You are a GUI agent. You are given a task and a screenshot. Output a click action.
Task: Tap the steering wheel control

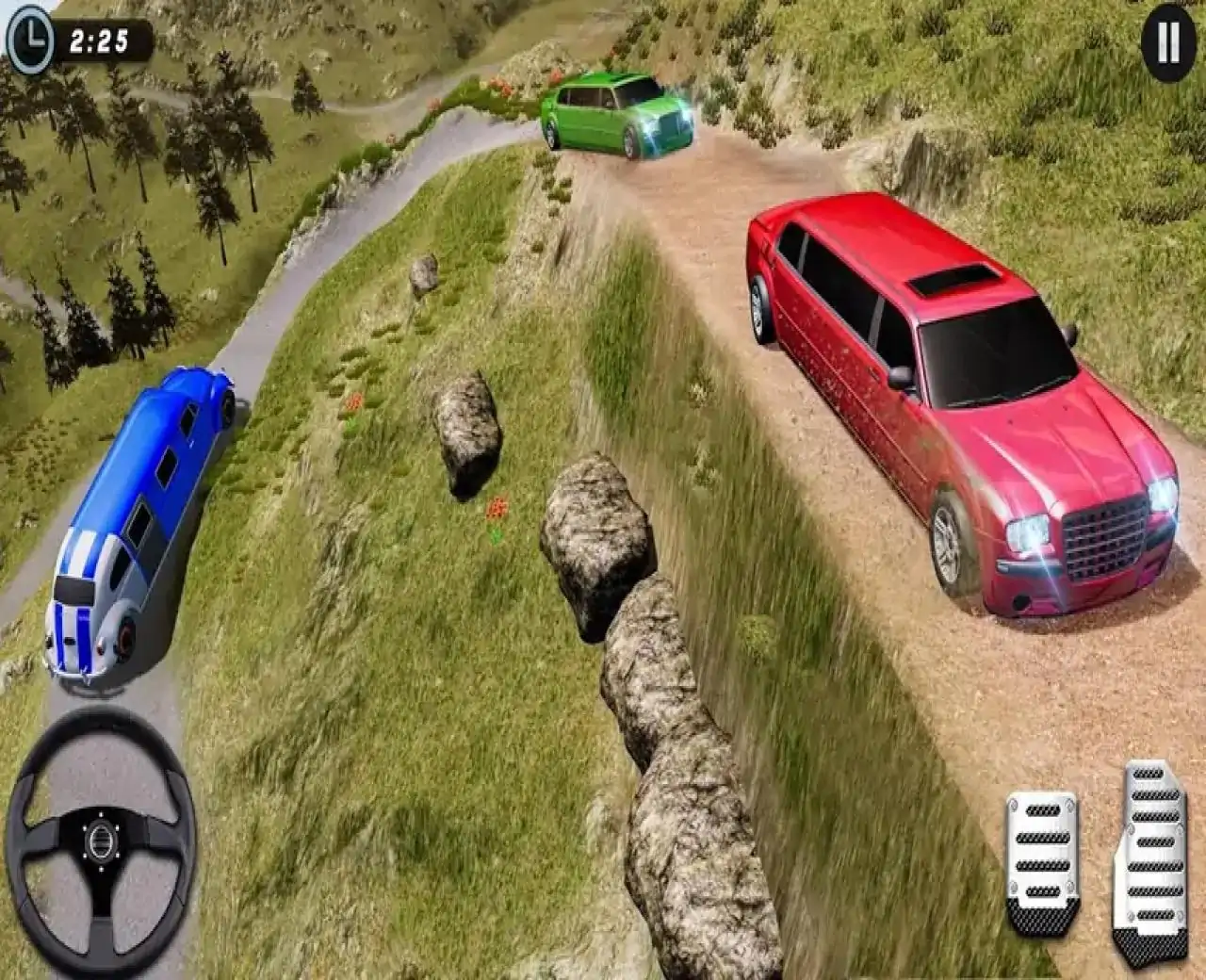pyautogui.click(x=100, y=836)
